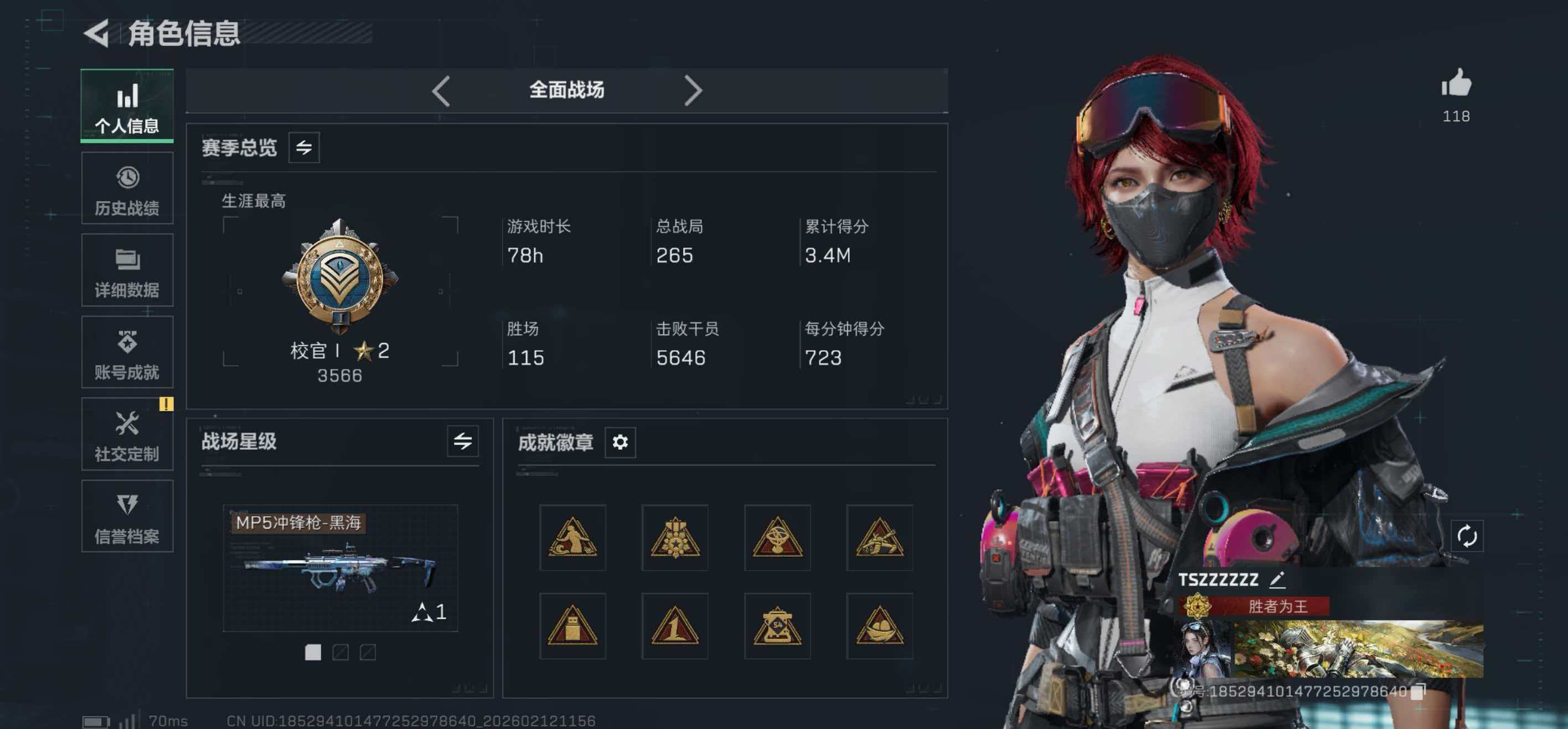Rotate the character model with refresh icon
This screenshot has width=1568, height=729.
(x=1467, y=537)
